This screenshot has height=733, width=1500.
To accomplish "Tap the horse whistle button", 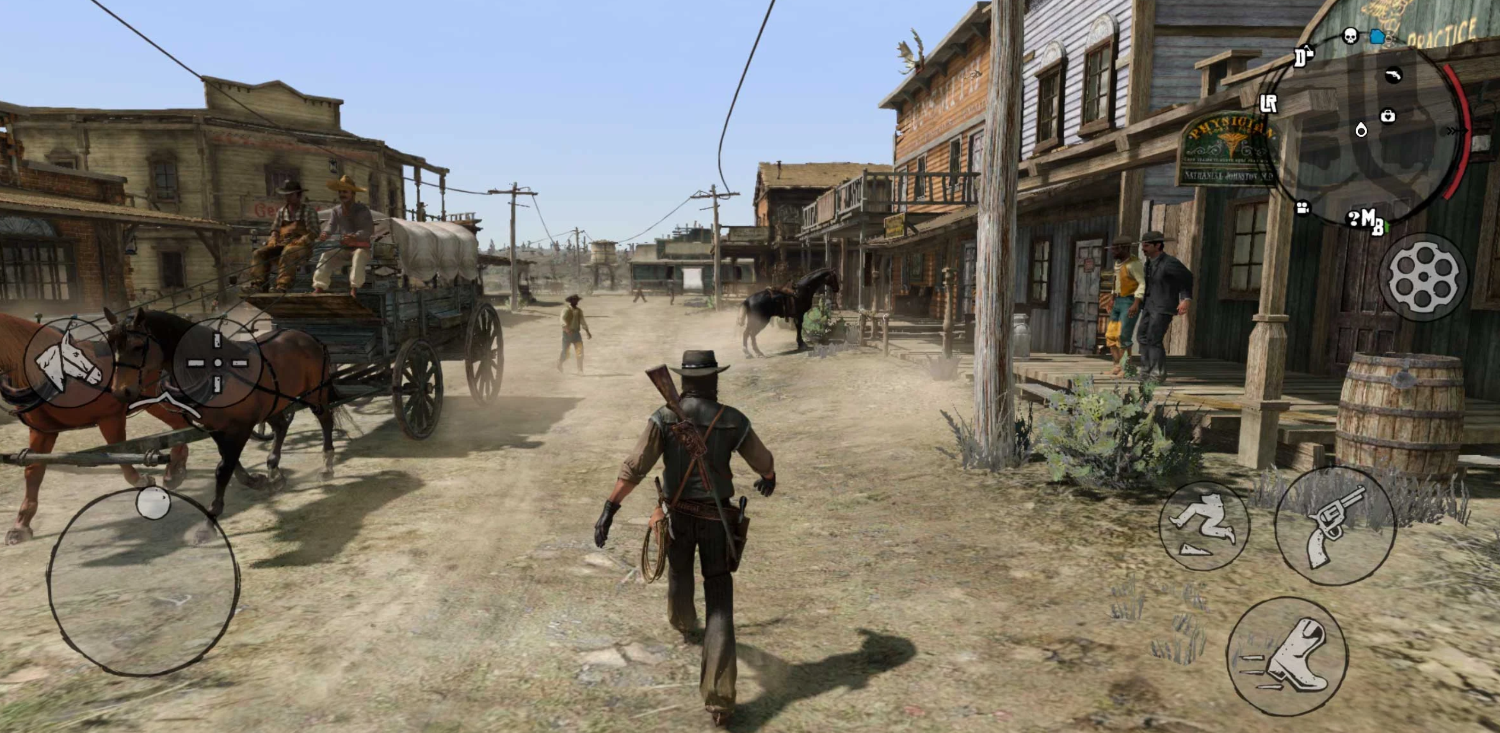I will [x=68, y=362].
